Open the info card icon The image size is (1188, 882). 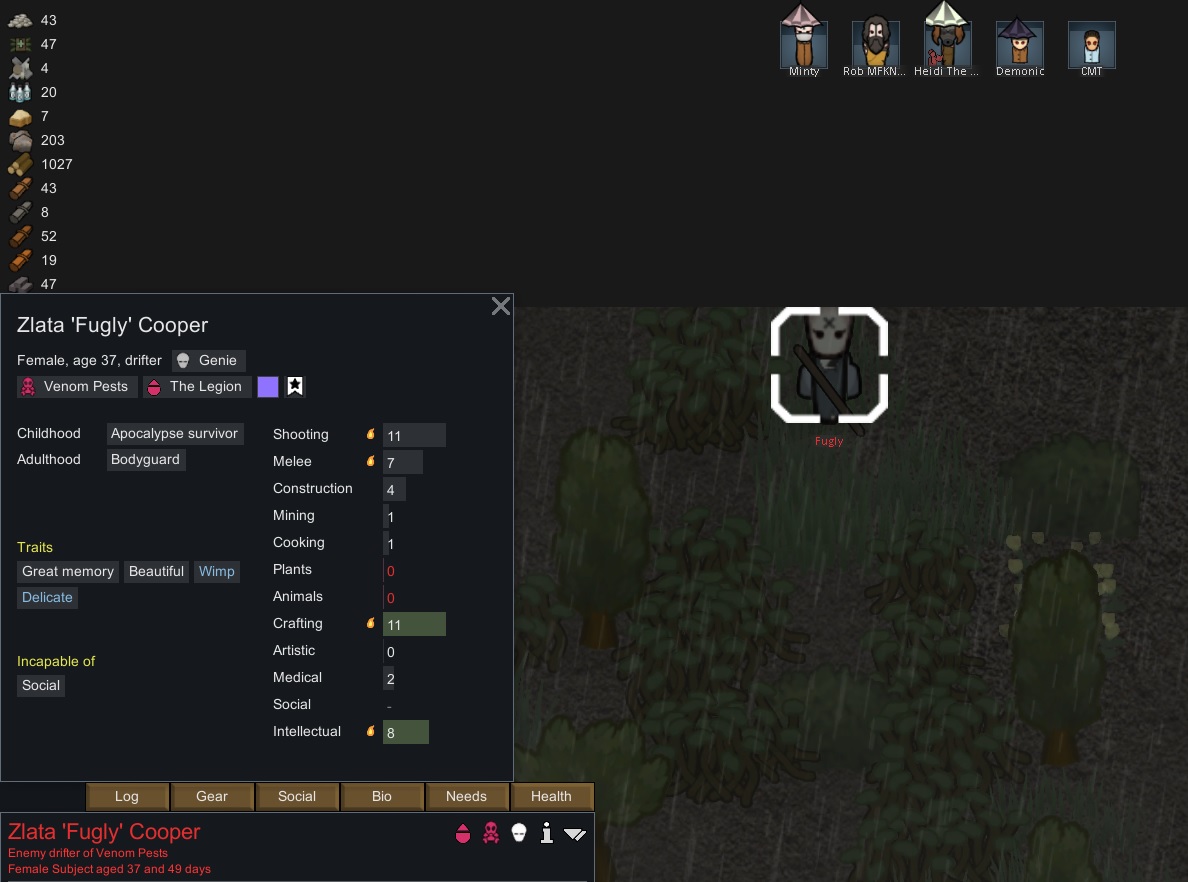[546, 833]
